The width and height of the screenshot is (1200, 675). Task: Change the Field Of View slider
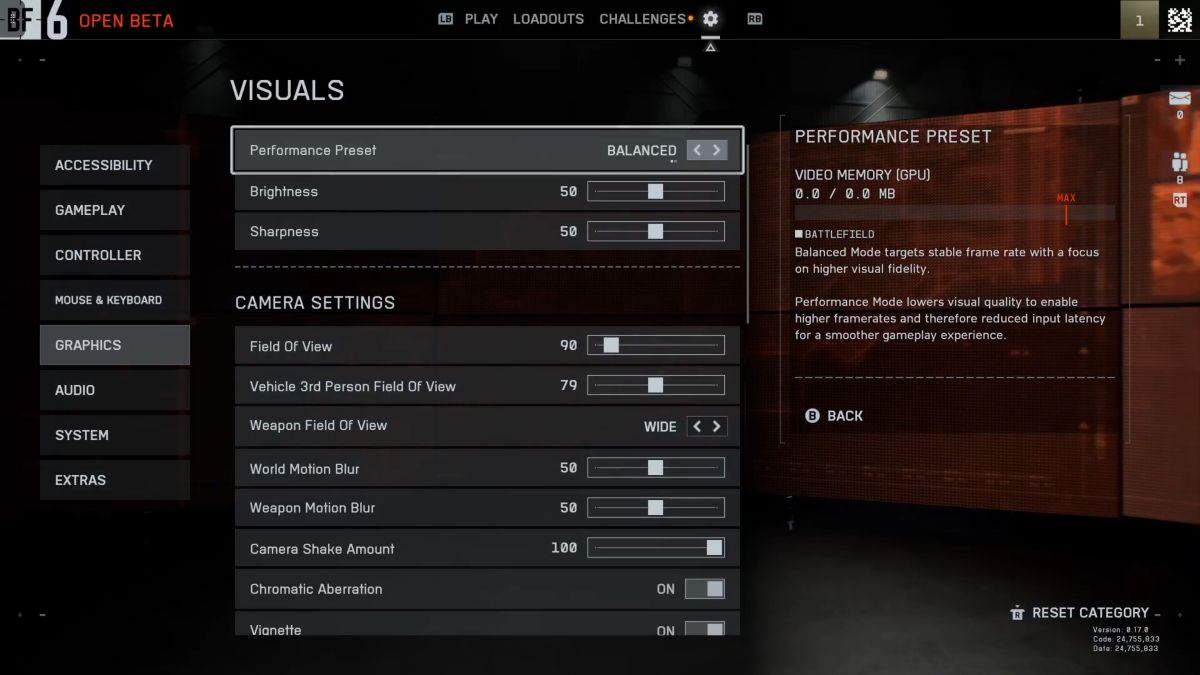[611, 346]
